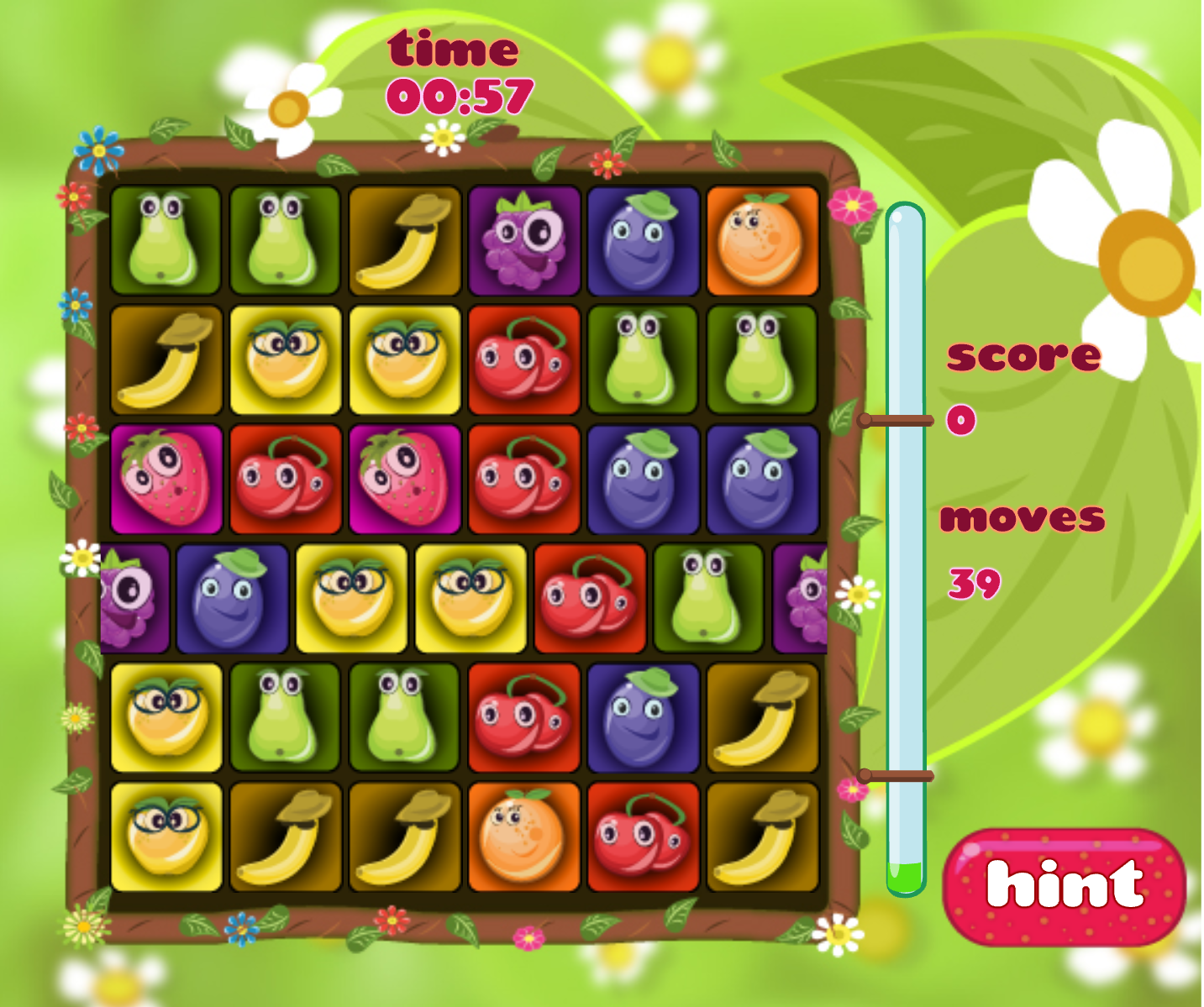
Task: Select the pear tile beside the cut-off right grape
Action: [708, 599]
